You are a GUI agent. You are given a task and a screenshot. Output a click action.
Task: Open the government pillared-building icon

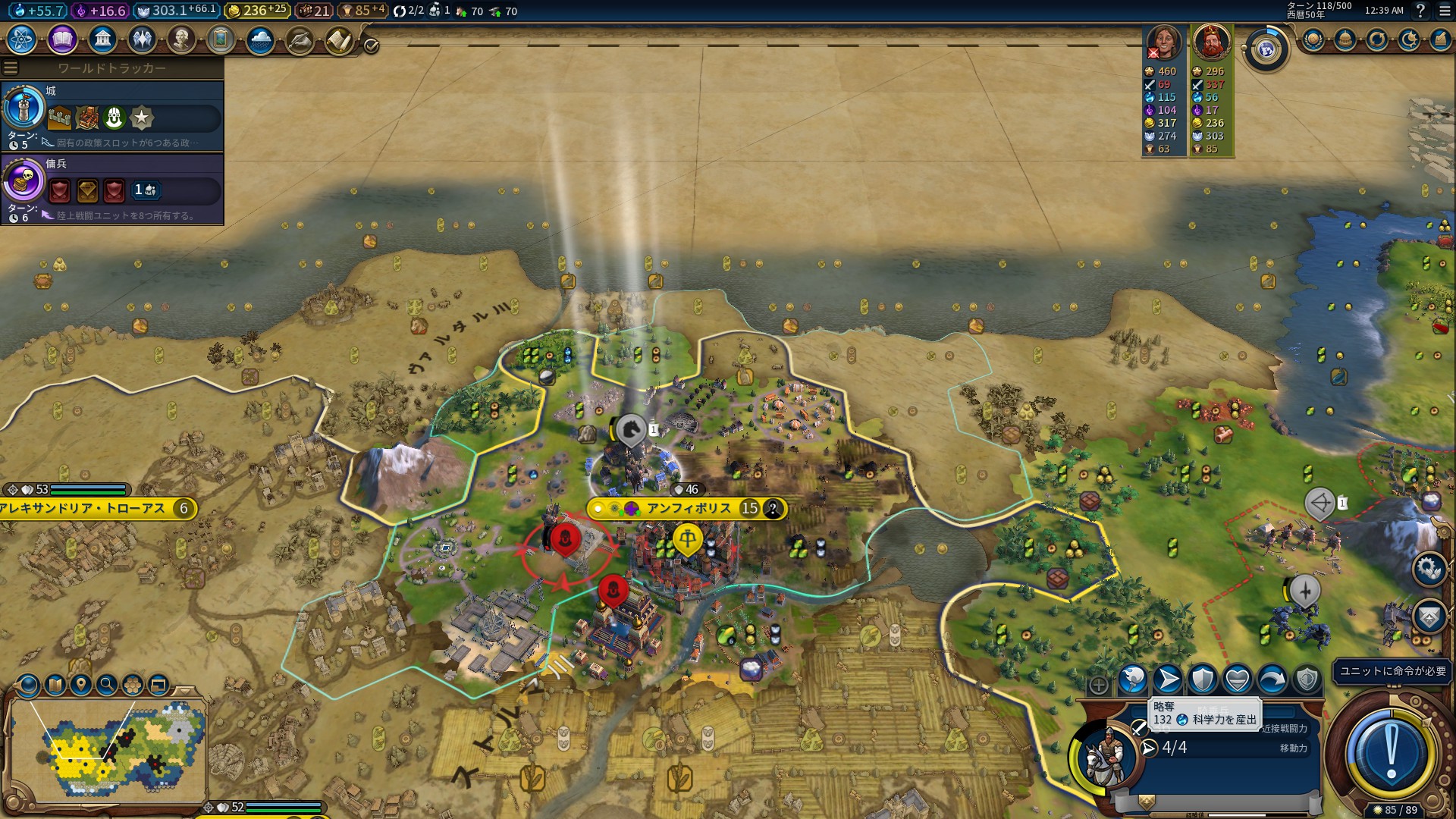pyautogui.click(x=102, y=39)
